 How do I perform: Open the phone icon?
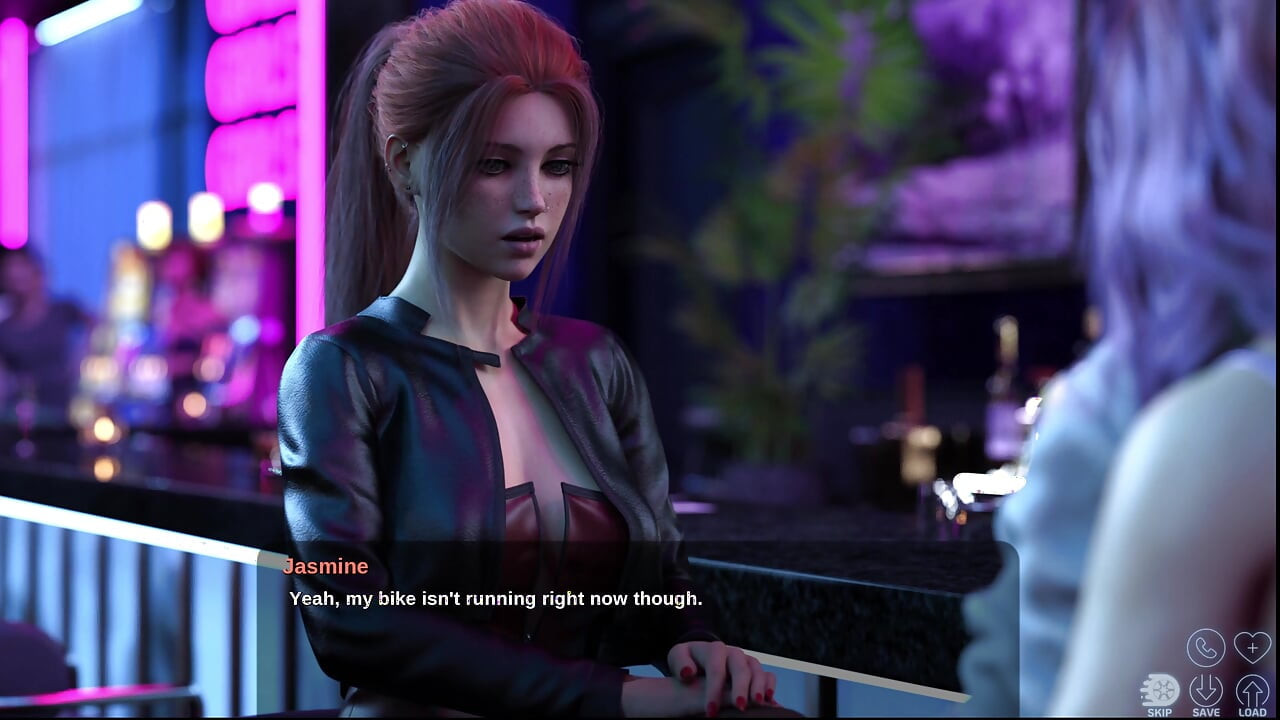[1206, 648]
